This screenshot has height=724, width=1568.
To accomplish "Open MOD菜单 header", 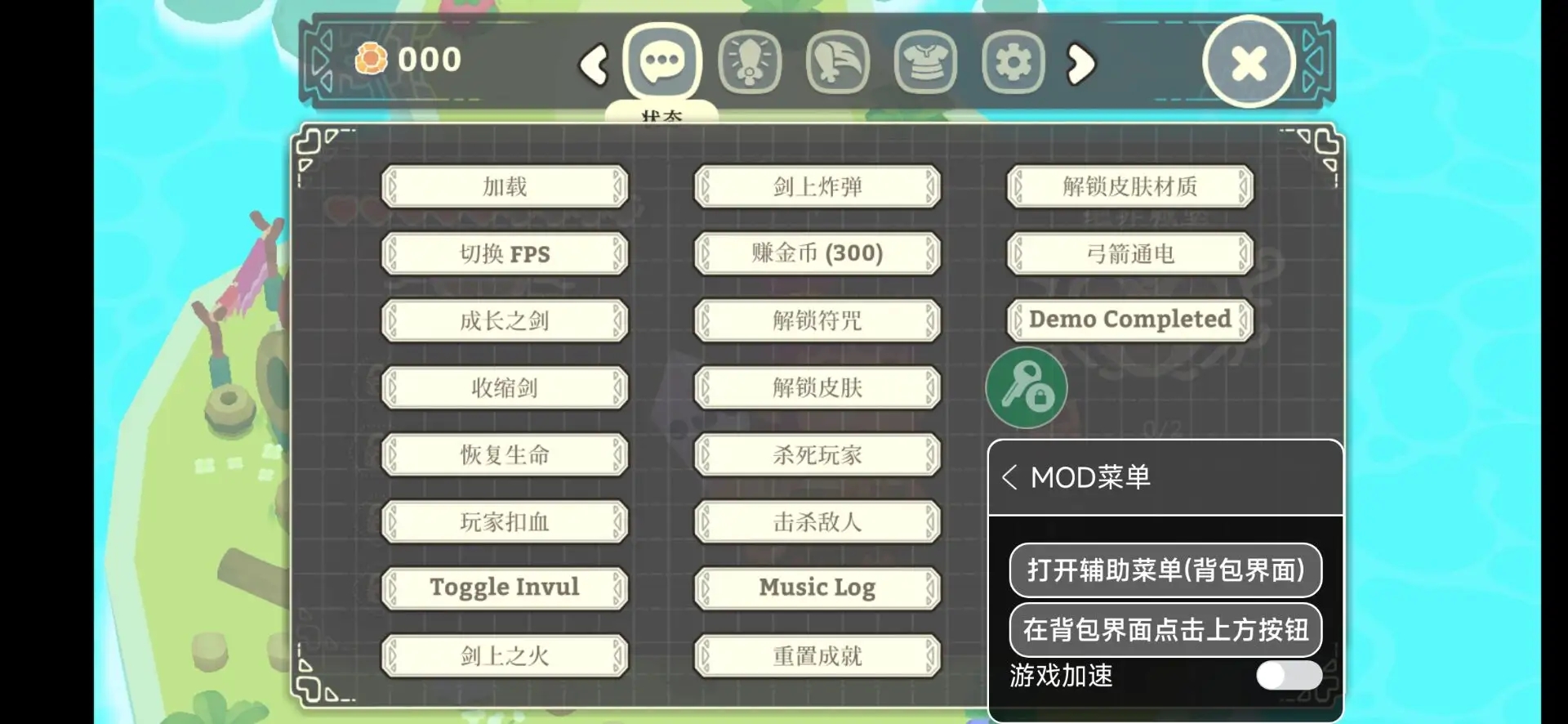I will [x=1090, y=477].
